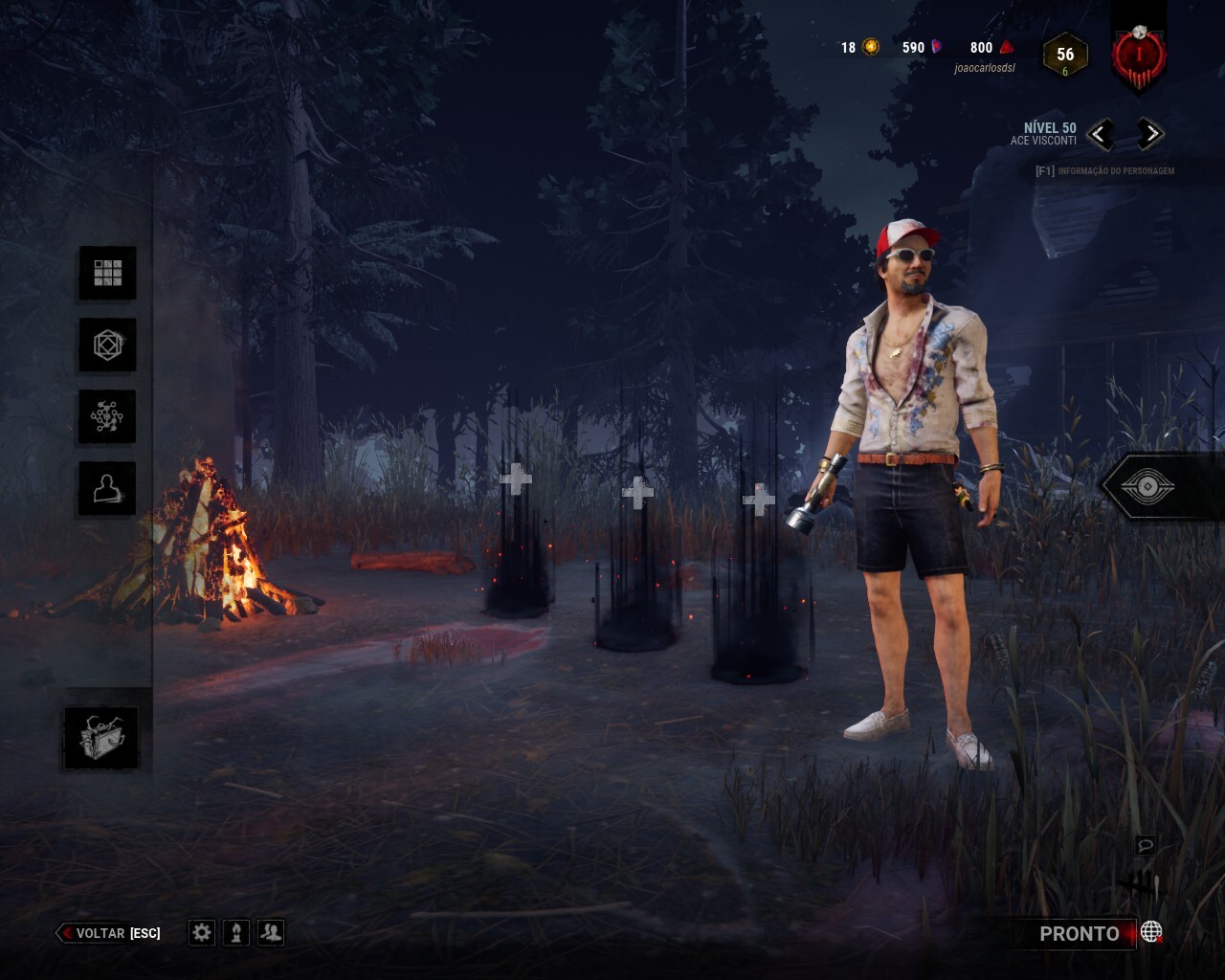Click the single figure icon next to gear

236,932
